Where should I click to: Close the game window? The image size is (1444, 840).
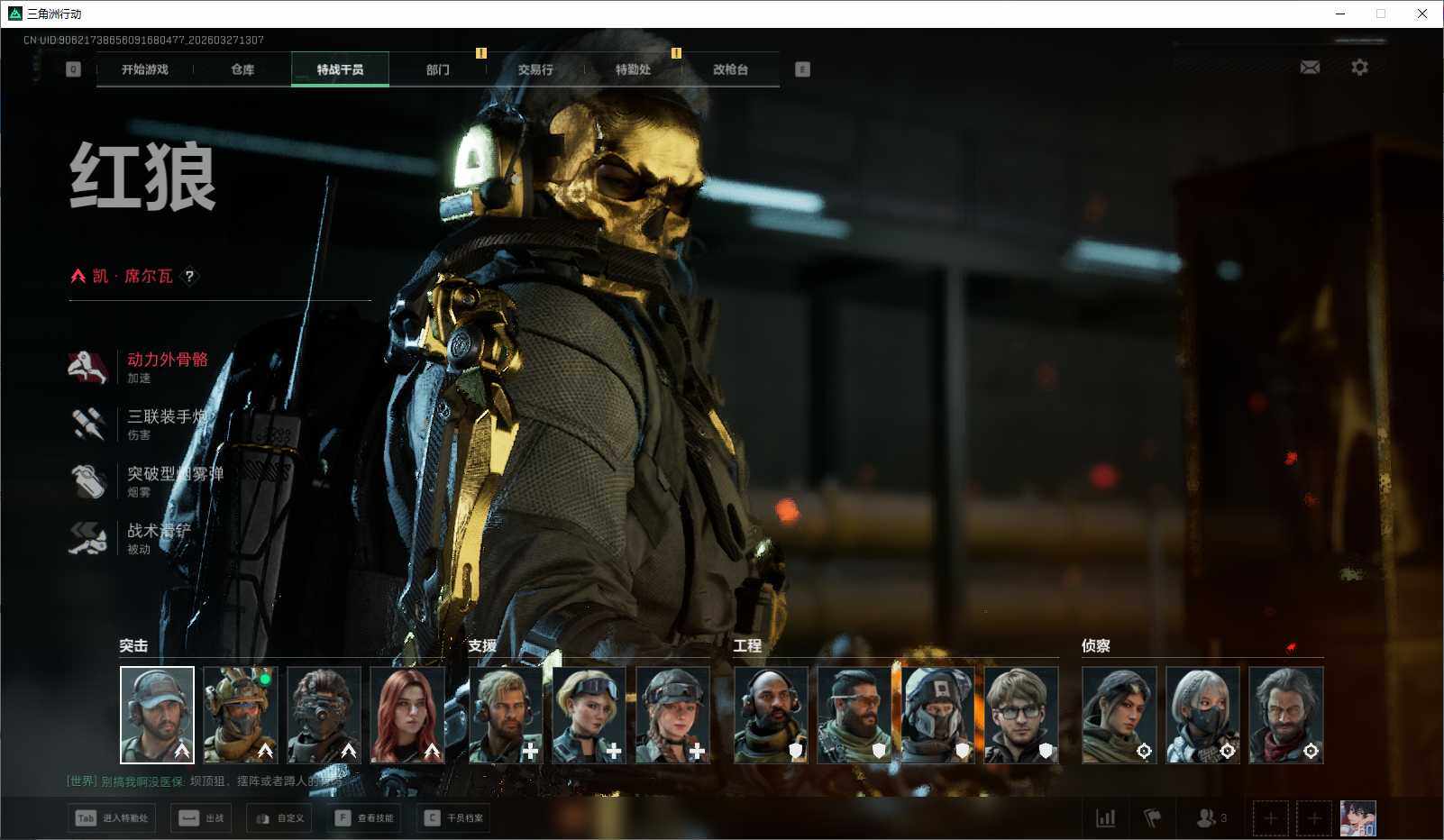[1422, 14]
